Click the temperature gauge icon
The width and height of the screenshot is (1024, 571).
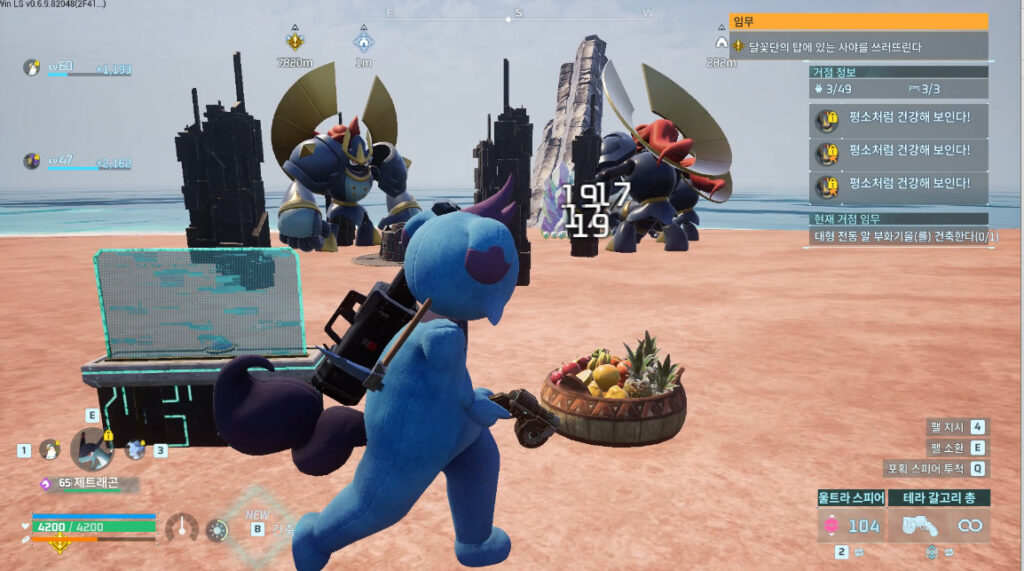pyautogui.click(x=182, y=528)
